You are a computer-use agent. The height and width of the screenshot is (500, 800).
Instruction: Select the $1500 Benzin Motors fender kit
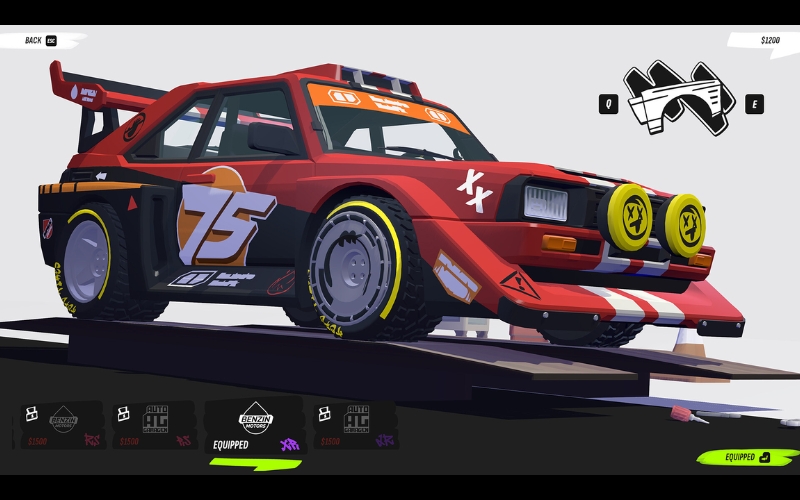click(63, 425)
